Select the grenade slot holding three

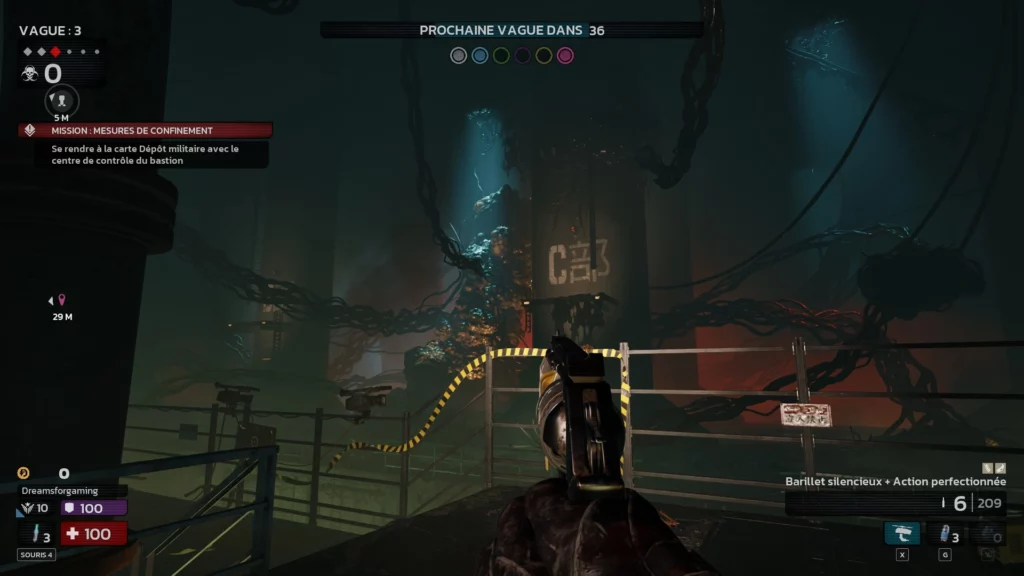point(945,534)
